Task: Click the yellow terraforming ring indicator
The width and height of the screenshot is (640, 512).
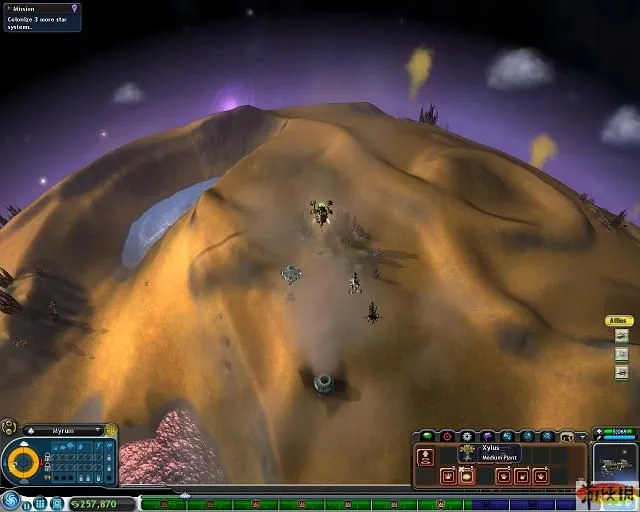Action: 21,462
